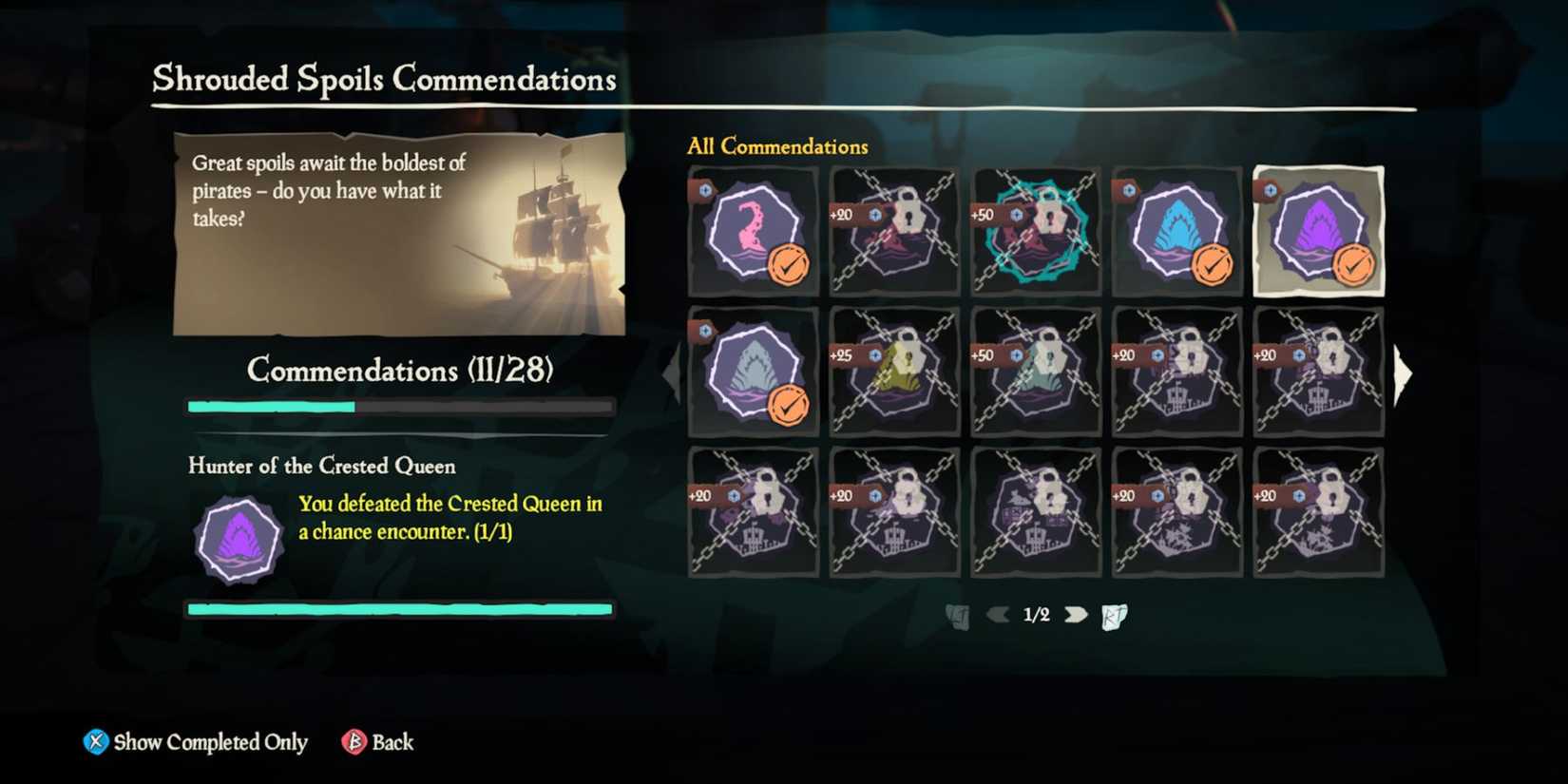1568x784 pixels.
Task: Click the Commendations 11/28 progress bar
Action: [399, 406]
